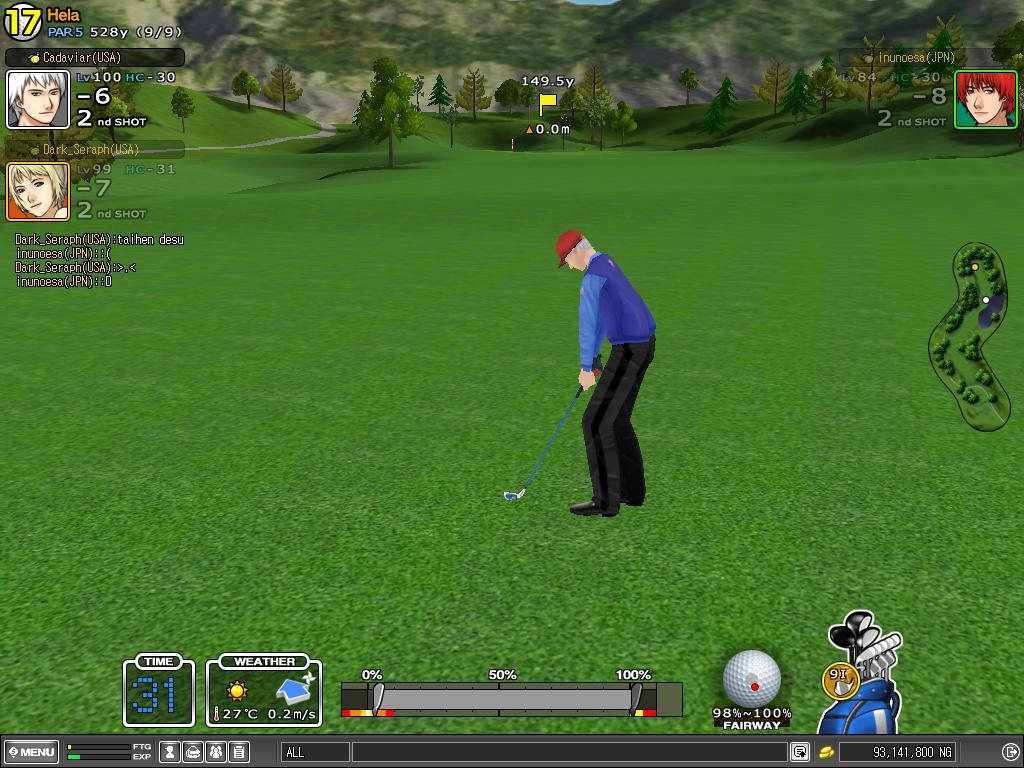Click the course minimap
This screenshot has width=1024, height=768.
tap(969, 337)
